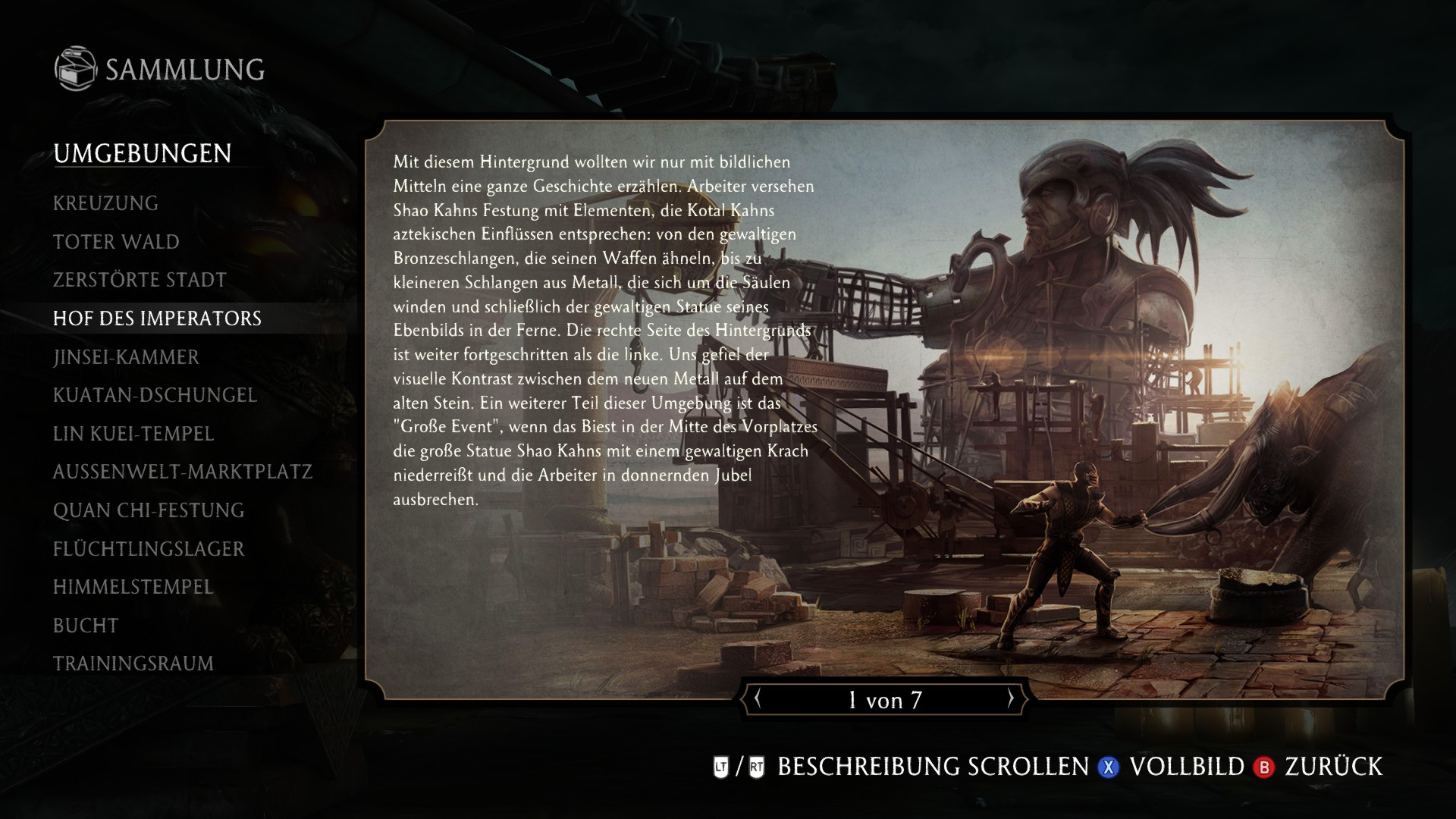1456x819 pixels.
Task: Select Hof des Imperators entry
Action: click(157, 318)
